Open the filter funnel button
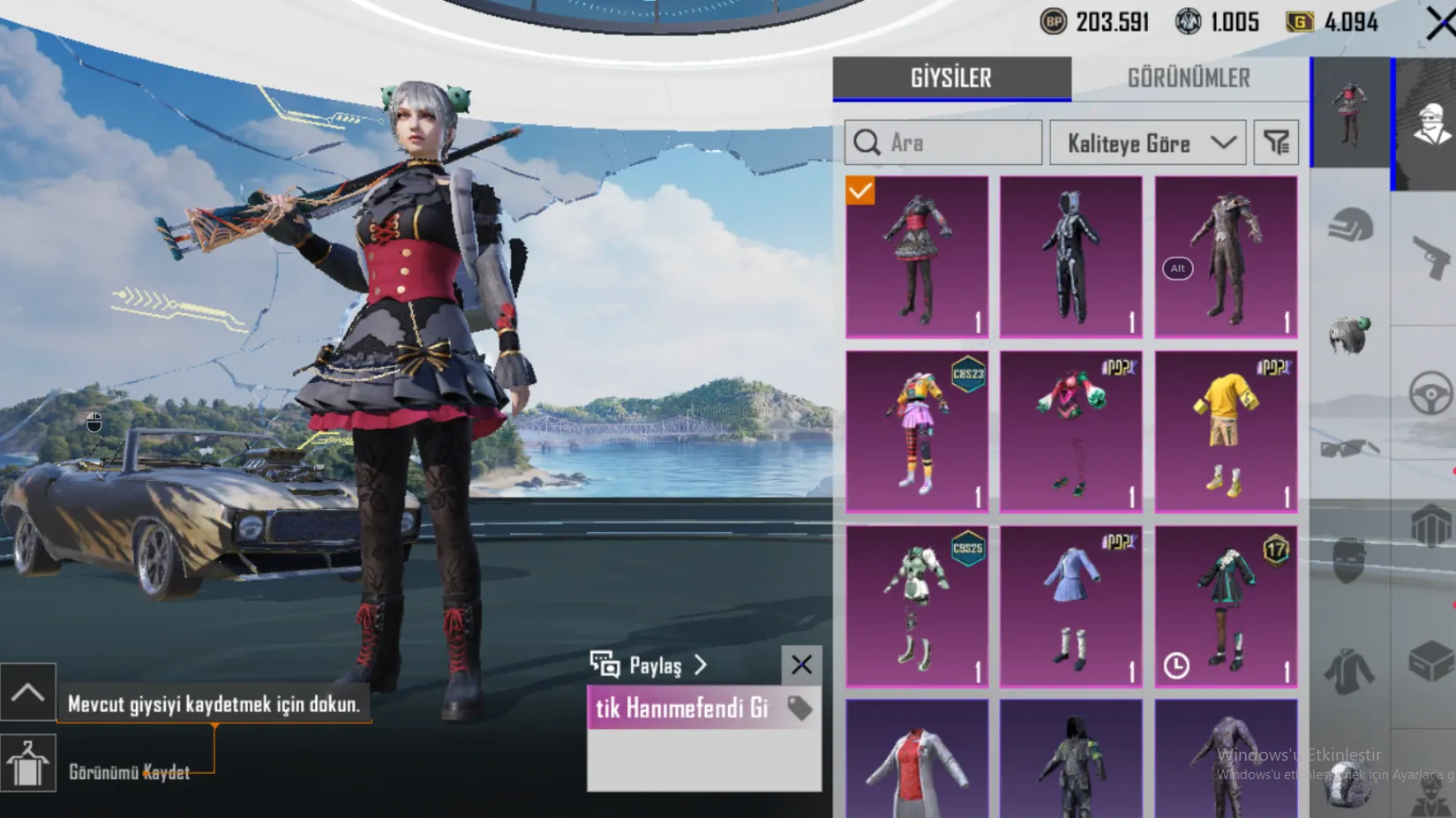This screenshot has height=818, width=1456. click(1276, 143)
